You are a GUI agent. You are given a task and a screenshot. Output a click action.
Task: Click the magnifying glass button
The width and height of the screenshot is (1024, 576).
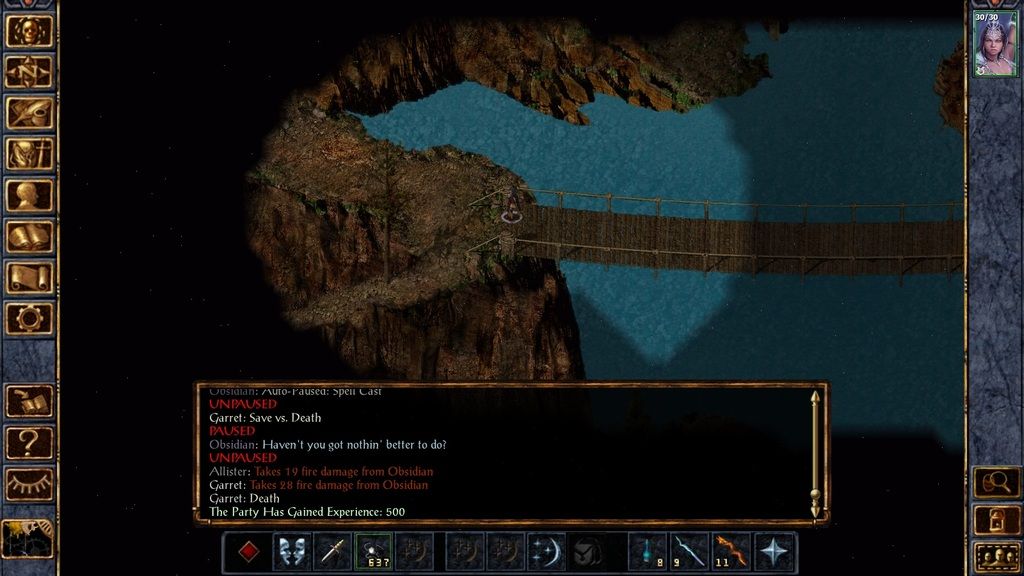996,481
